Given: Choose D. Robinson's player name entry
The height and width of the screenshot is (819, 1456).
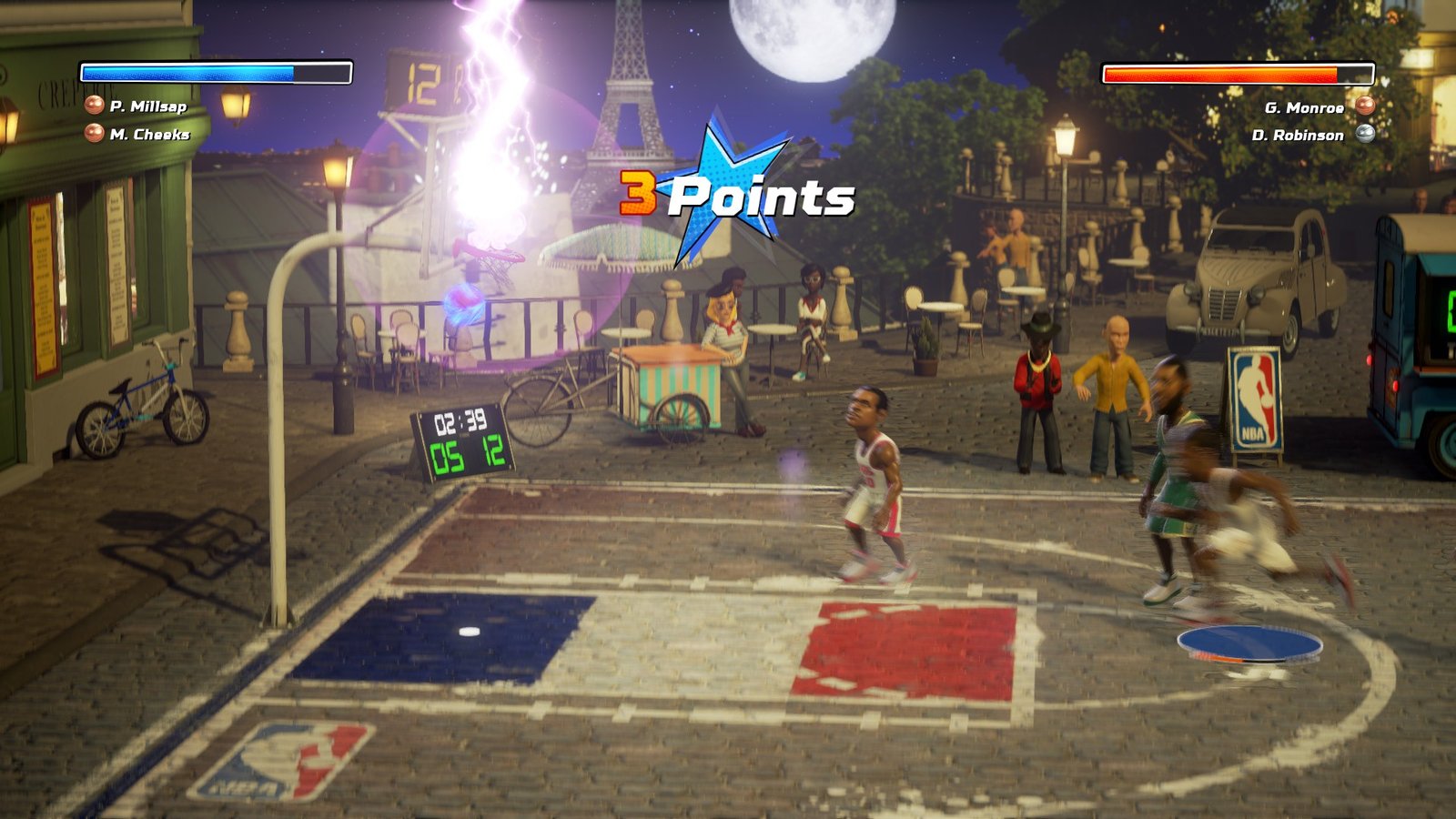Looking at the screenshot, I should [1298, 136].
